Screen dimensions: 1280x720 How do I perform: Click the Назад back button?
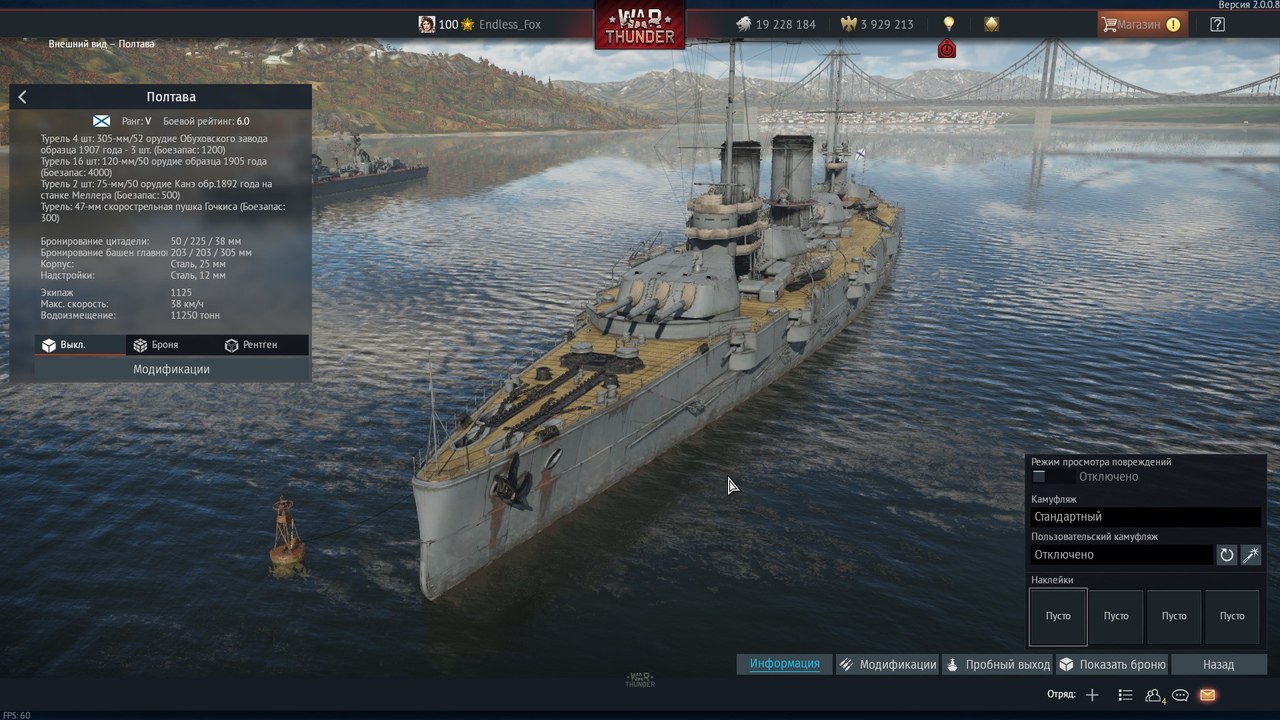1218,664
